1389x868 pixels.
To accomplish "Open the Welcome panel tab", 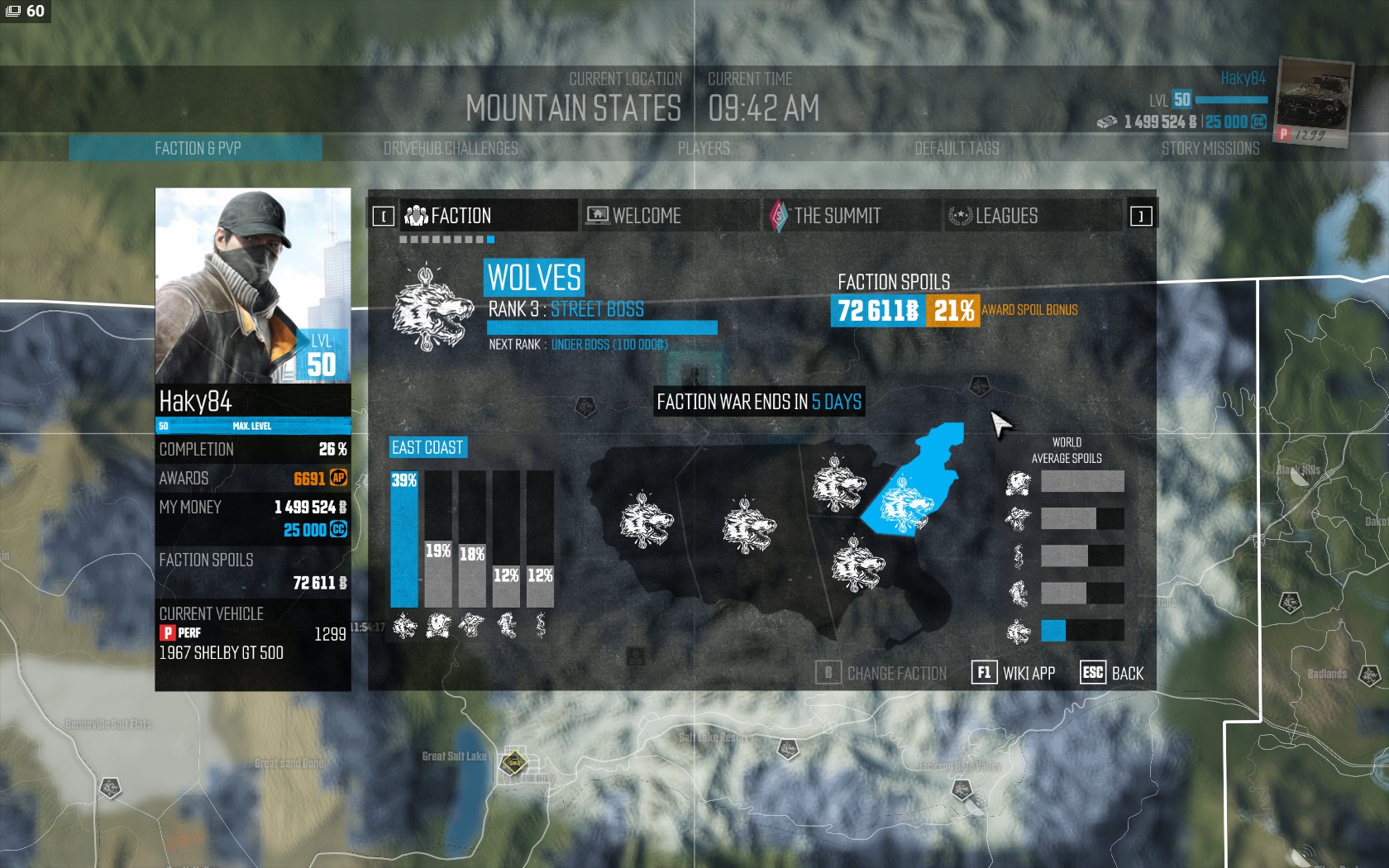I will coord(670,216).
